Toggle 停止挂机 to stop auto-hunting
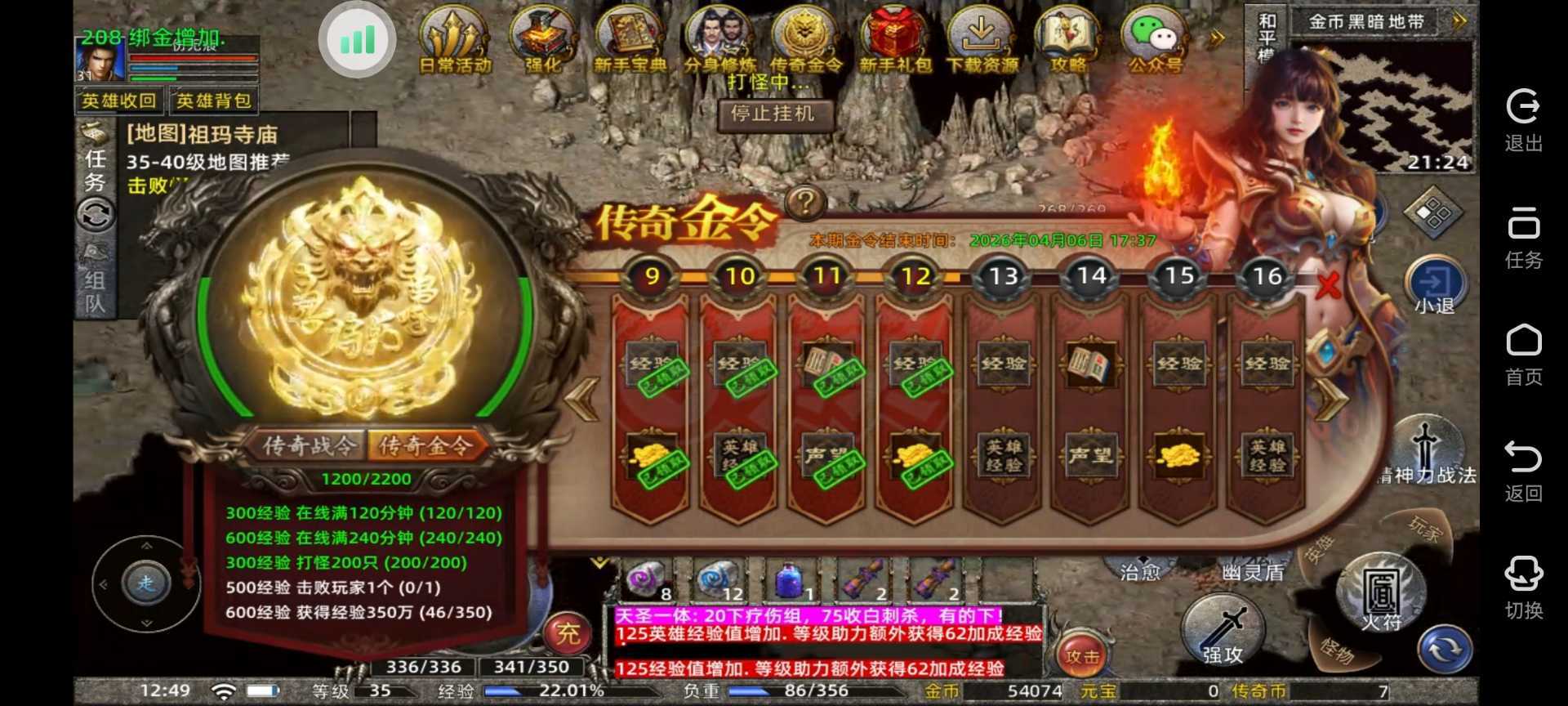The height and width of the screenshot is (706, 1568). point(774,115)
